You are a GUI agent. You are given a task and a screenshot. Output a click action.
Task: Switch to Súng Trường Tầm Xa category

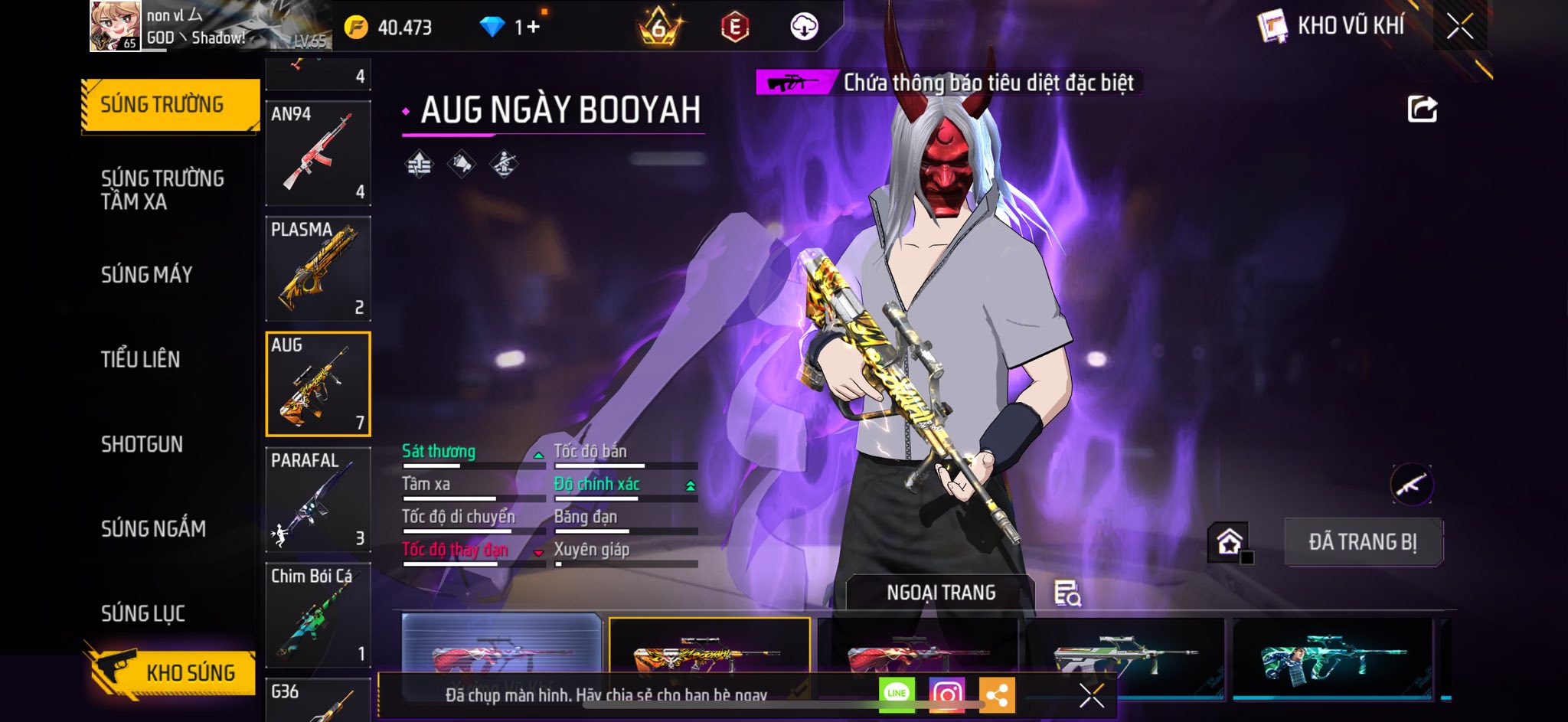(x=162, y=190)
